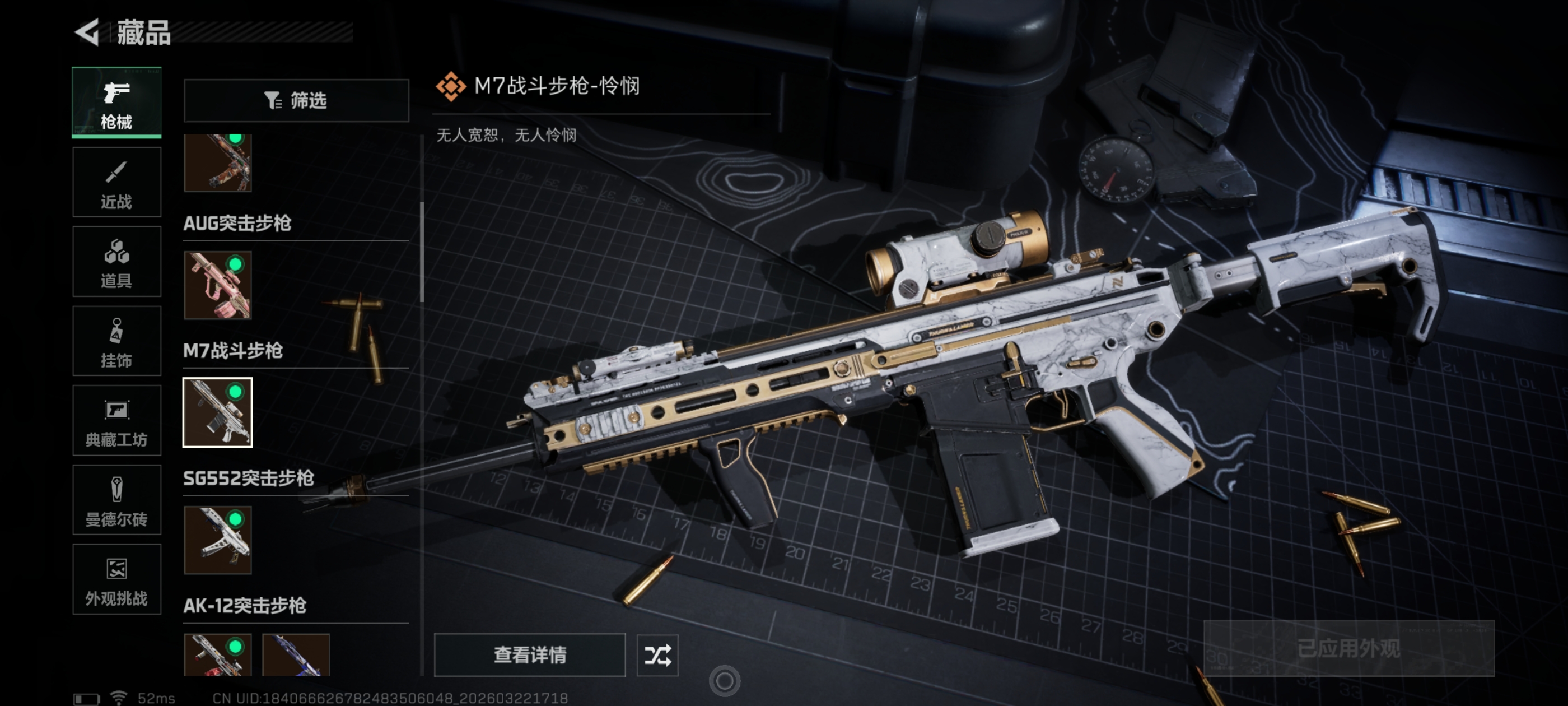Switch to the 曼德尔砖 tab
The height and width of the screenshot is (706, 1568).
point(116,500)
